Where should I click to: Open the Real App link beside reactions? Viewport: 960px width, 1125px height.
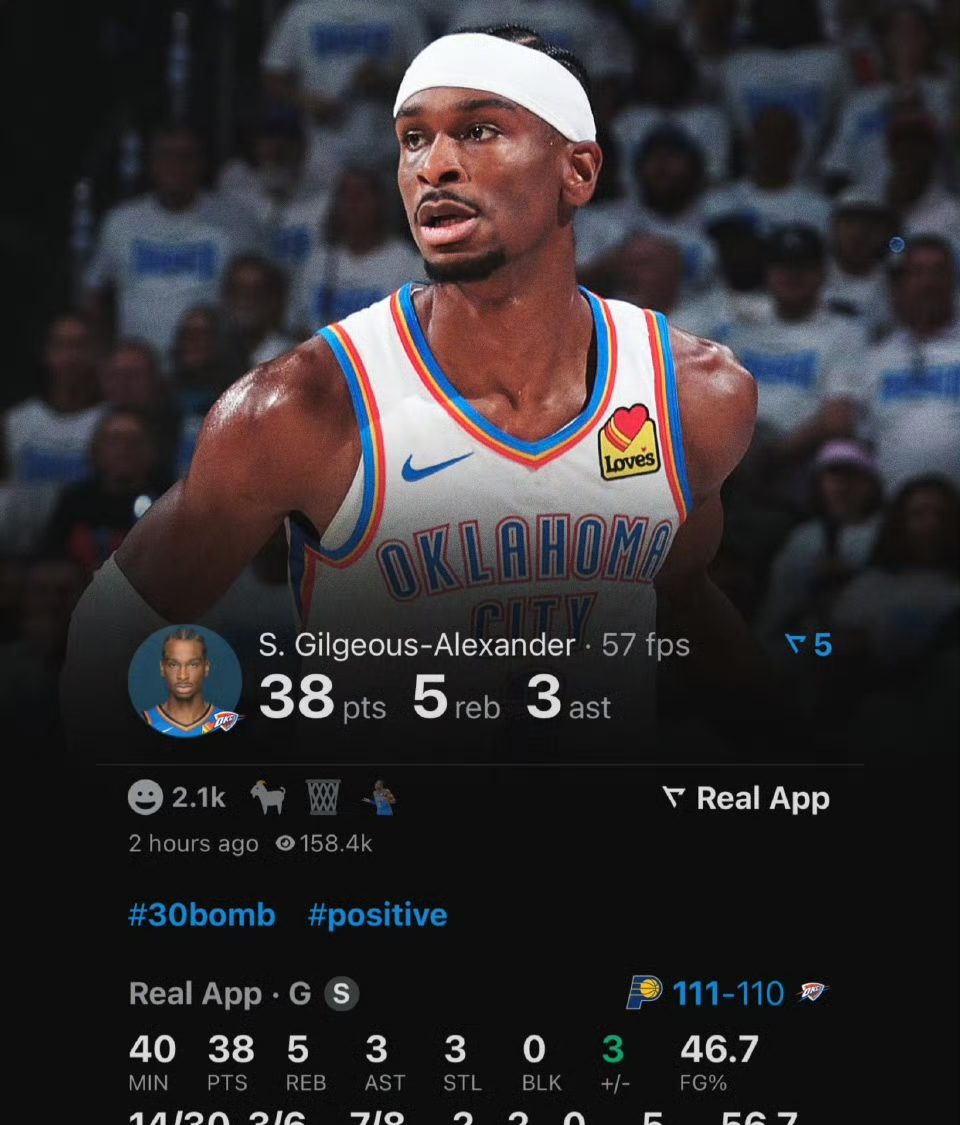pos(746,798)
